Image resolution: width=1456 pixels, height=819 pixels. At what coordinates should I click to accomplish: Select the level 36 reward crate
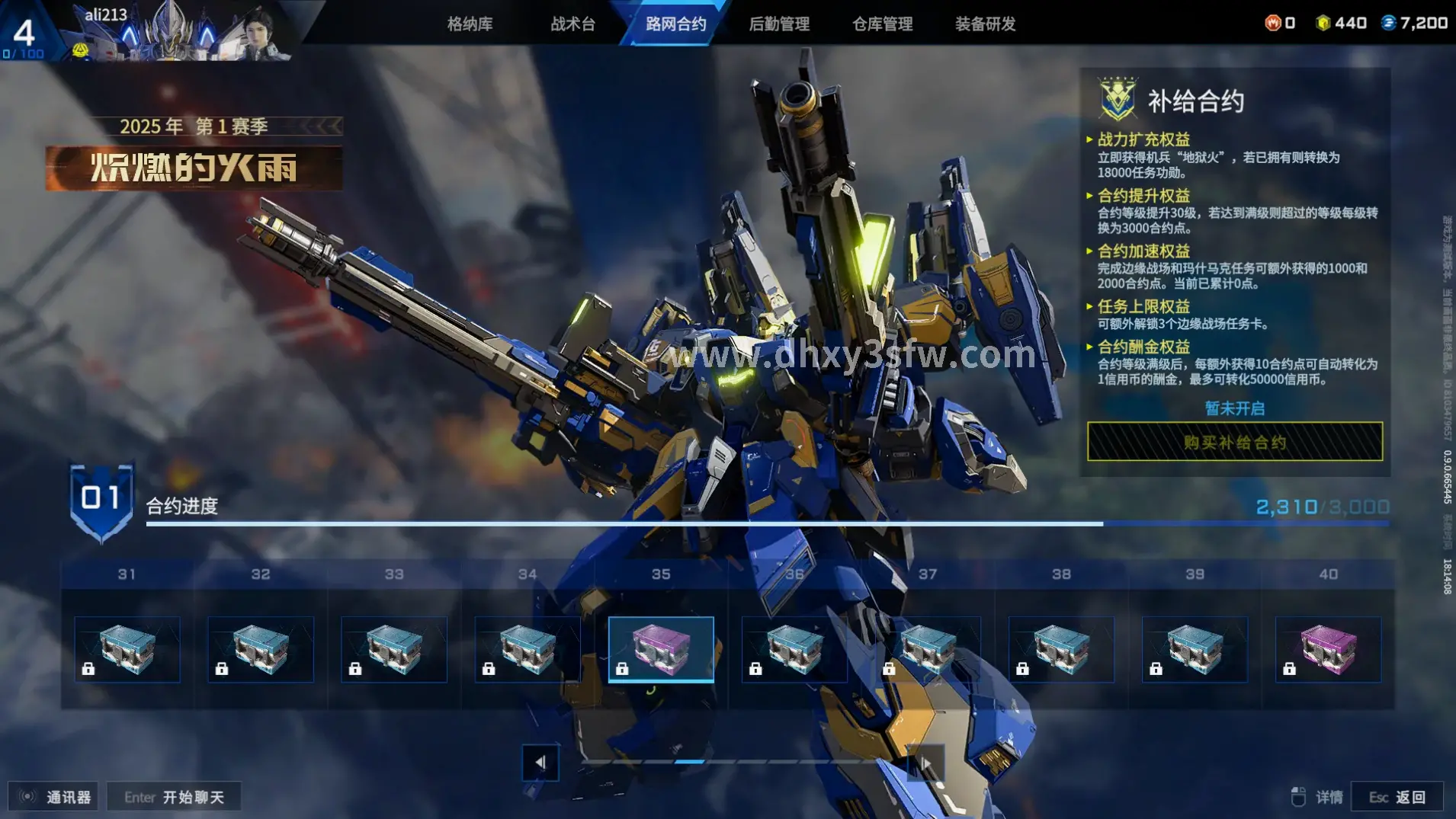(x=794, y=649)
